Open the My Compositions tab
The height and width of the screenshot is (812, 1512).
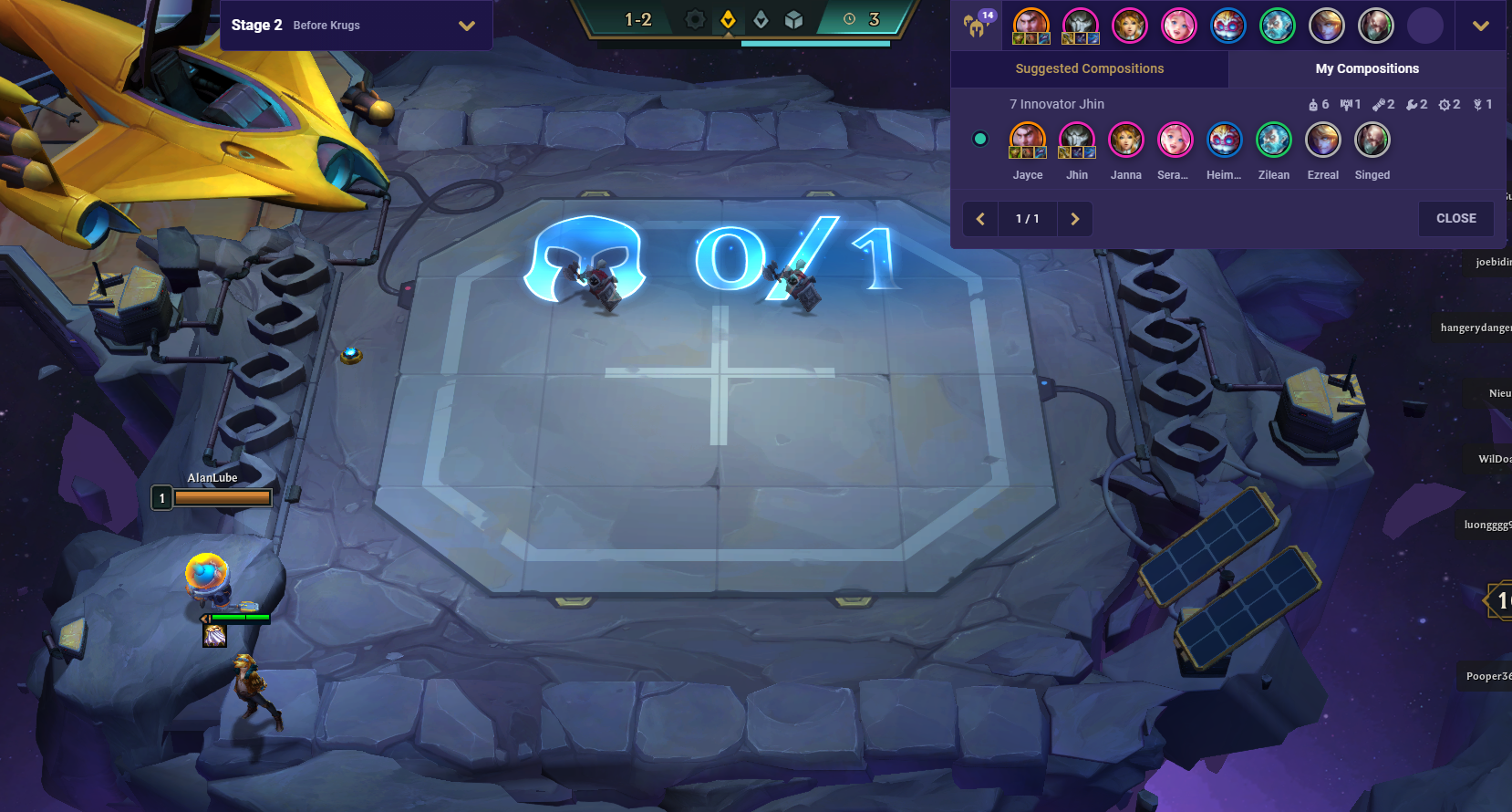(1368, 68)
